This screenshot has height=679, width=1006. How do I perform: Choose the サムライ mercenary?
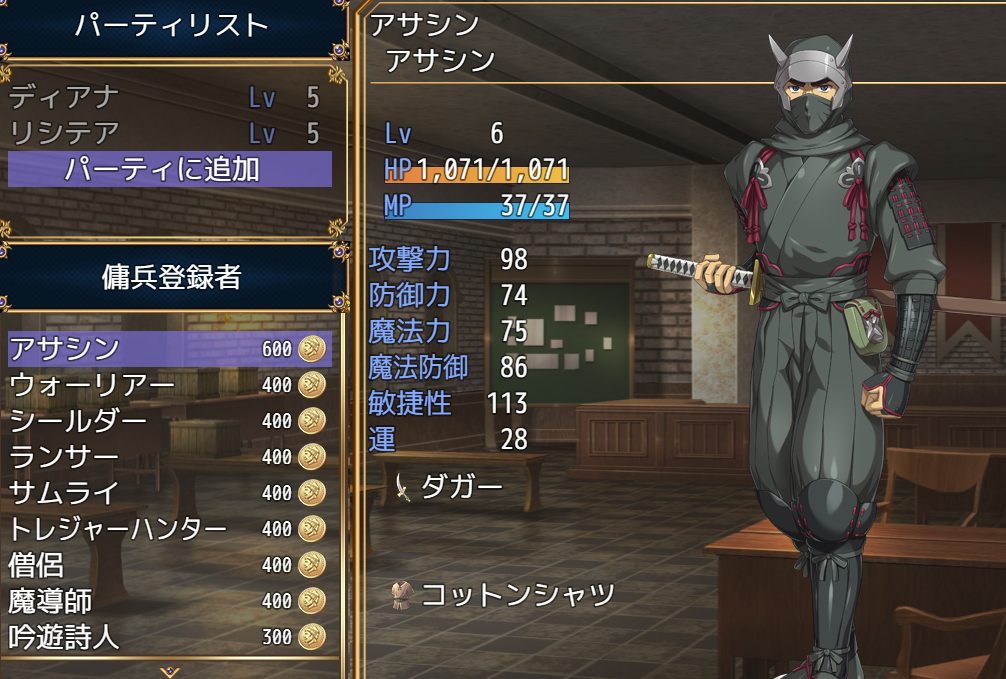click(x=169, y=493)
